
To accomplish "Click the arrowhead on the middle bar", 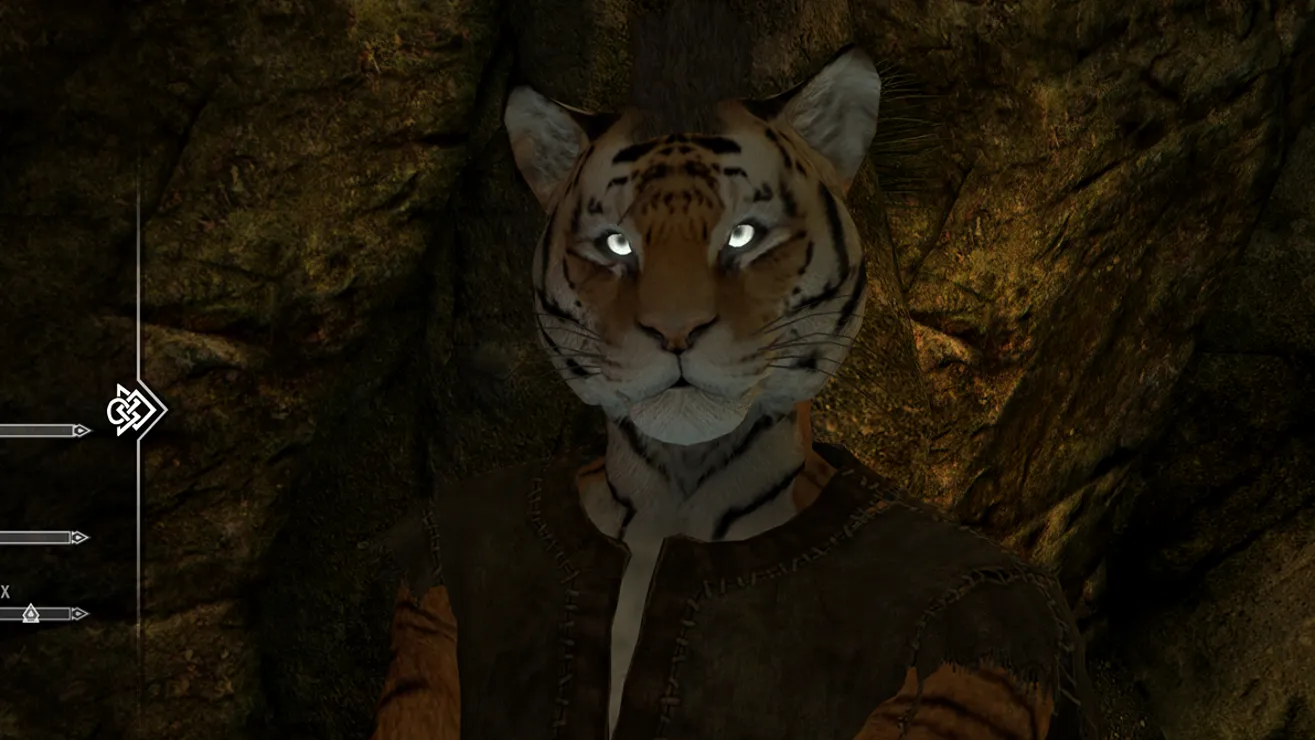I will click(x=80, y=536).
